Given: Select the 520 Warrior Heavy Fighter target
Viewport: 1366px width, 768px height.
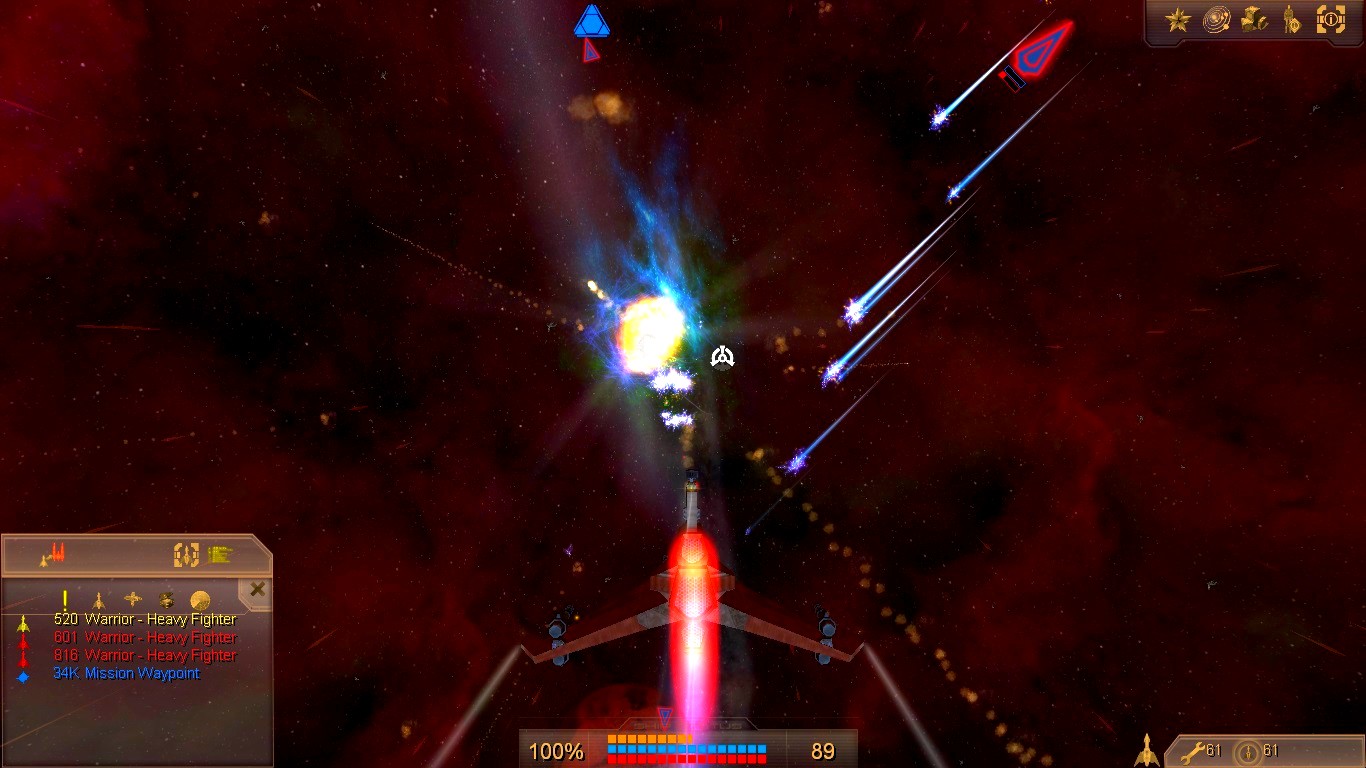Looking at the screenshot, I should point(145,620).
